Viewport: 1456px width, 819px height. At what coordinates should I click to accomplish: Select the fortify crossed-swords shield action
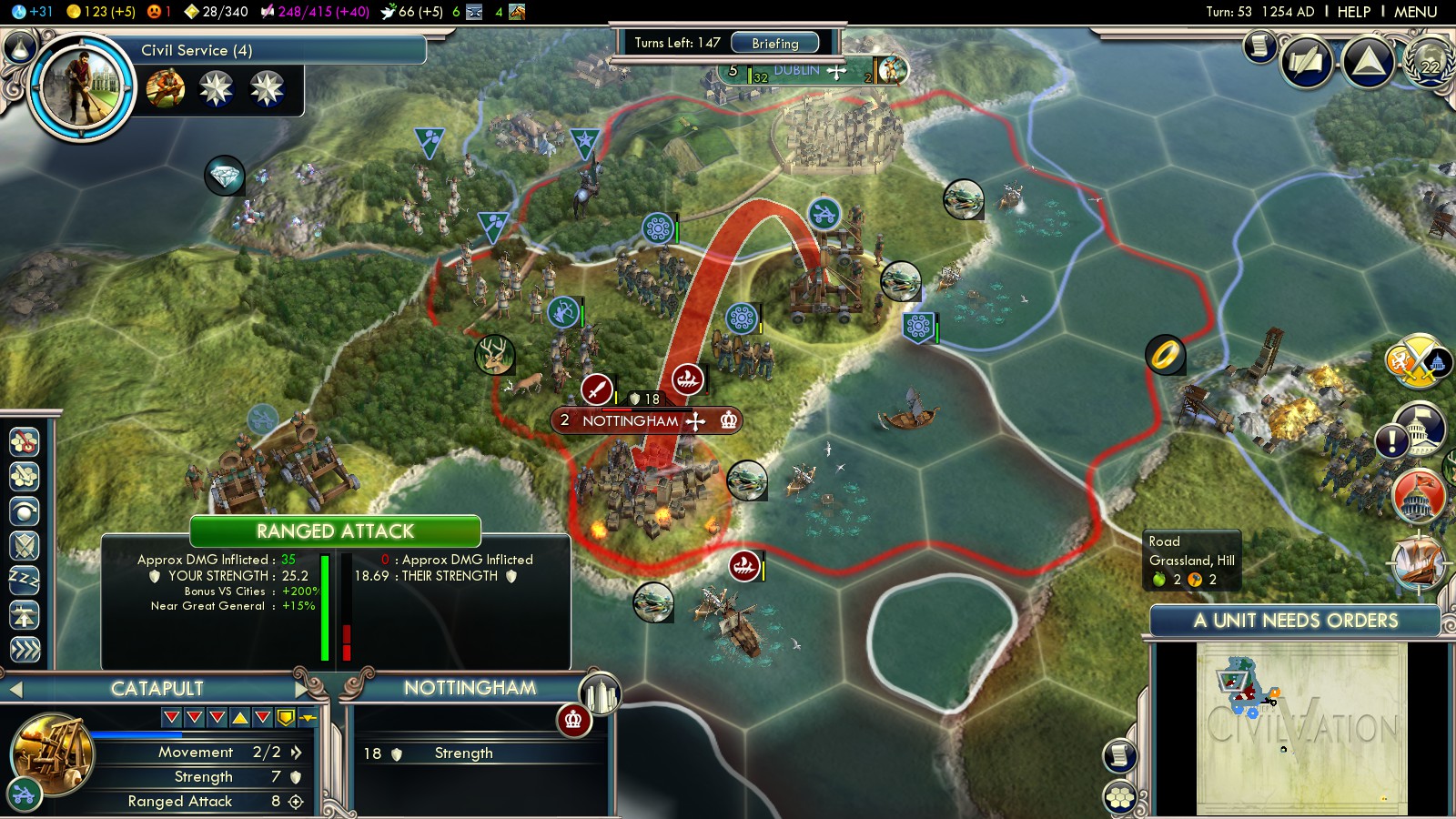click(25, 545)
